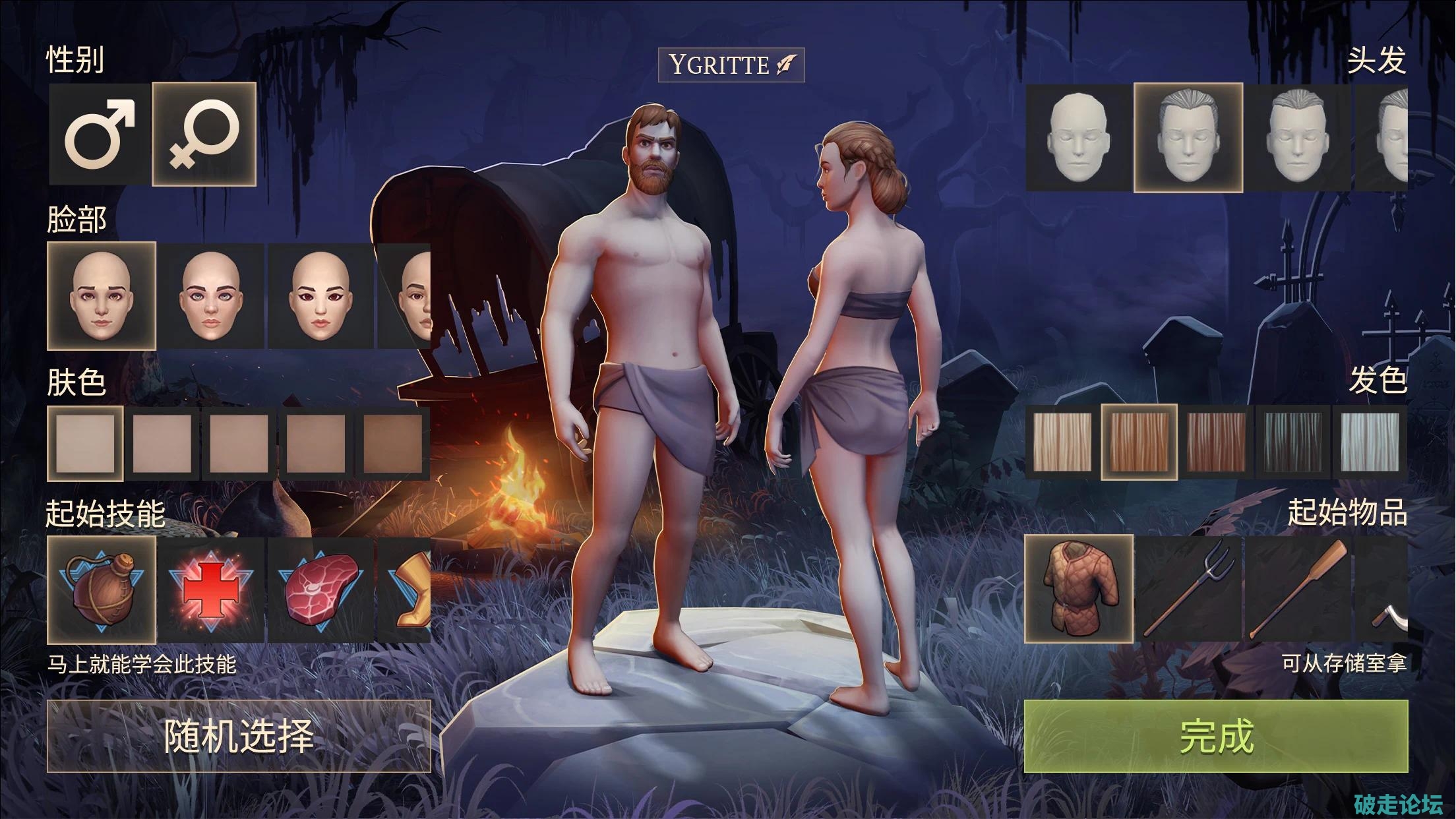1456x819 pixels.
Task: Select the male gender symbol
Action: click(x=100, y=134)
